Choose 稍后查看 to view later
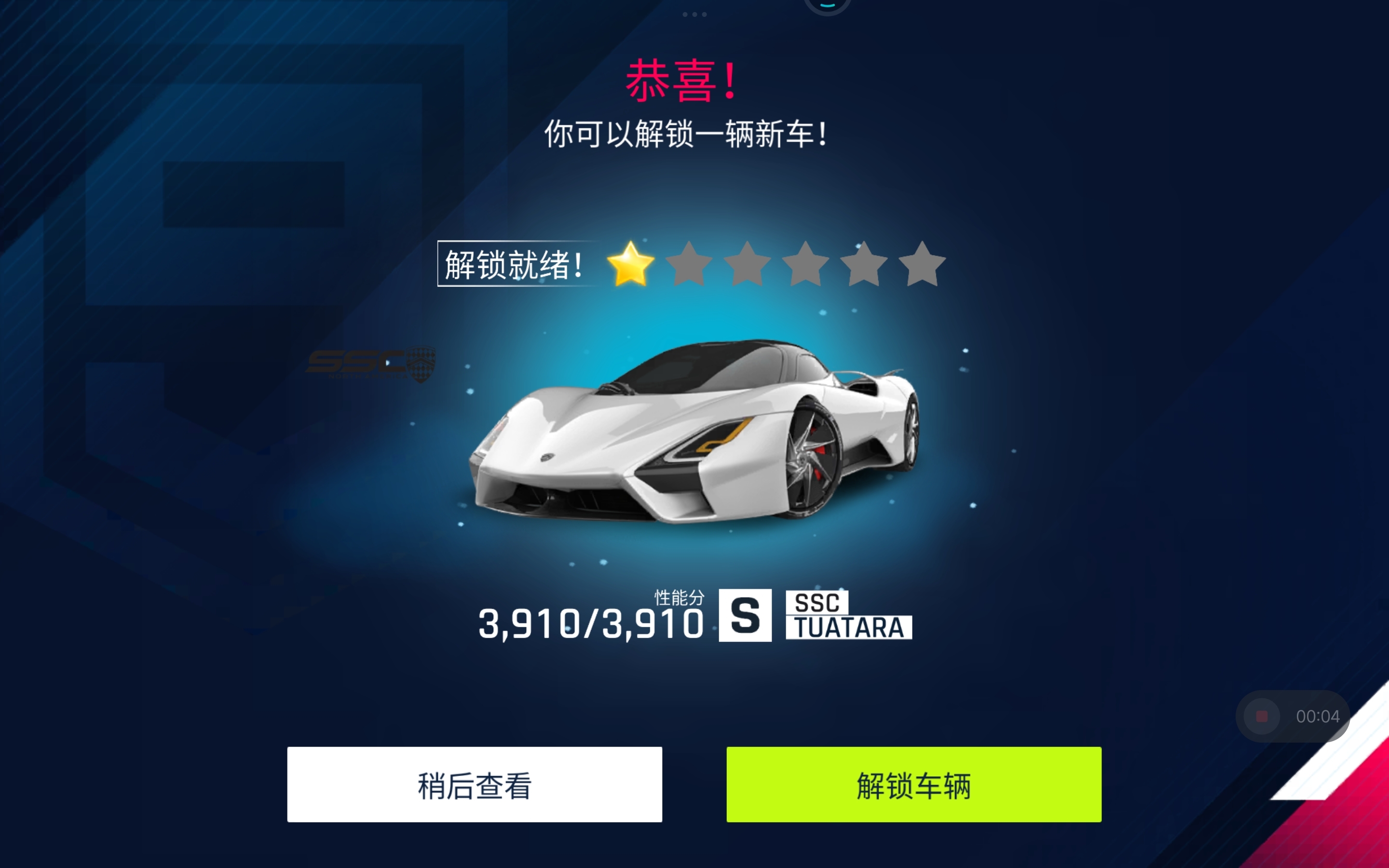The width and height of the screenshot is (1389, 868). pyautogui.click(x=474, y=784)
